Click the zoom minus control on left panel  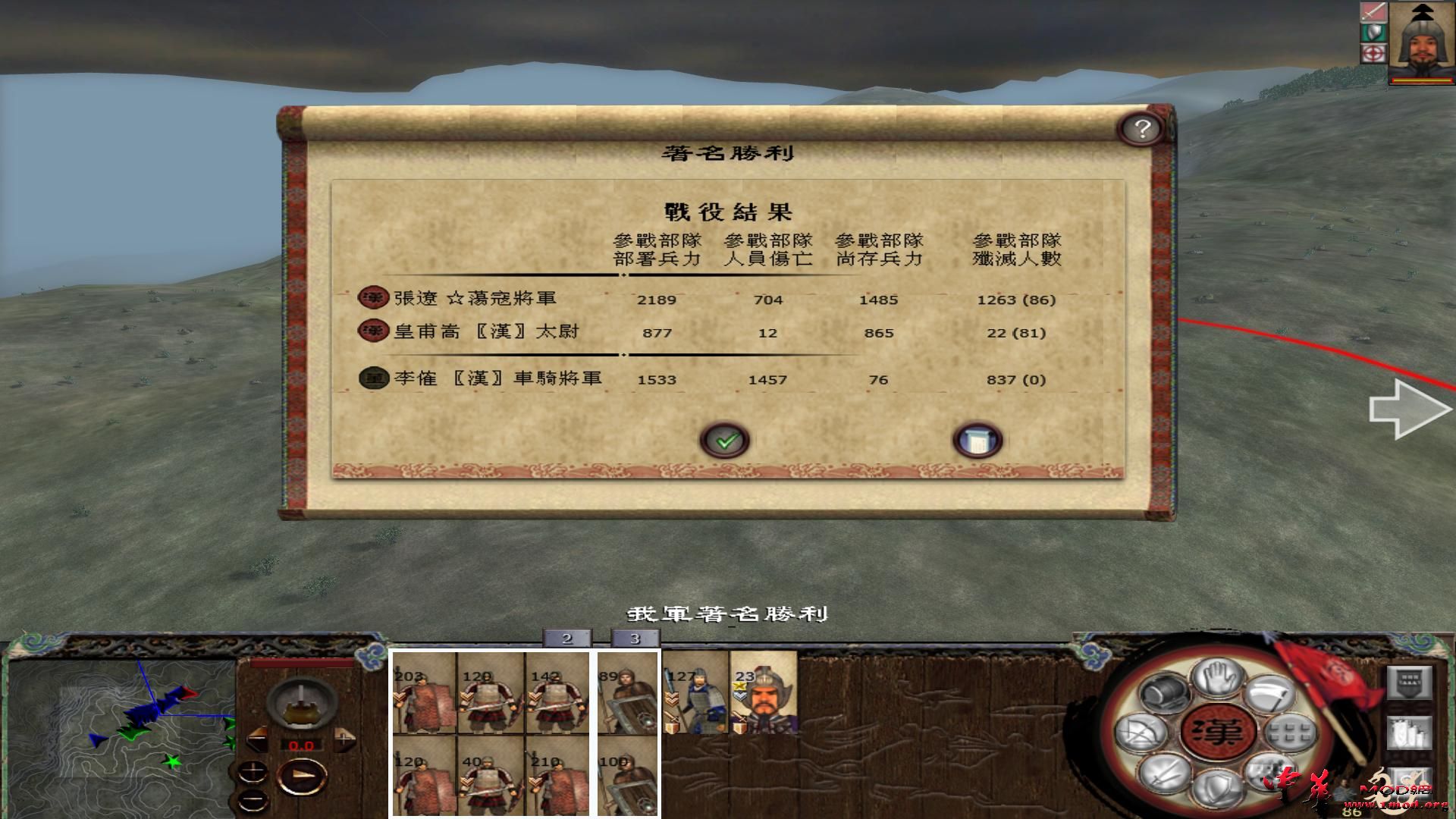click(253, 799)
